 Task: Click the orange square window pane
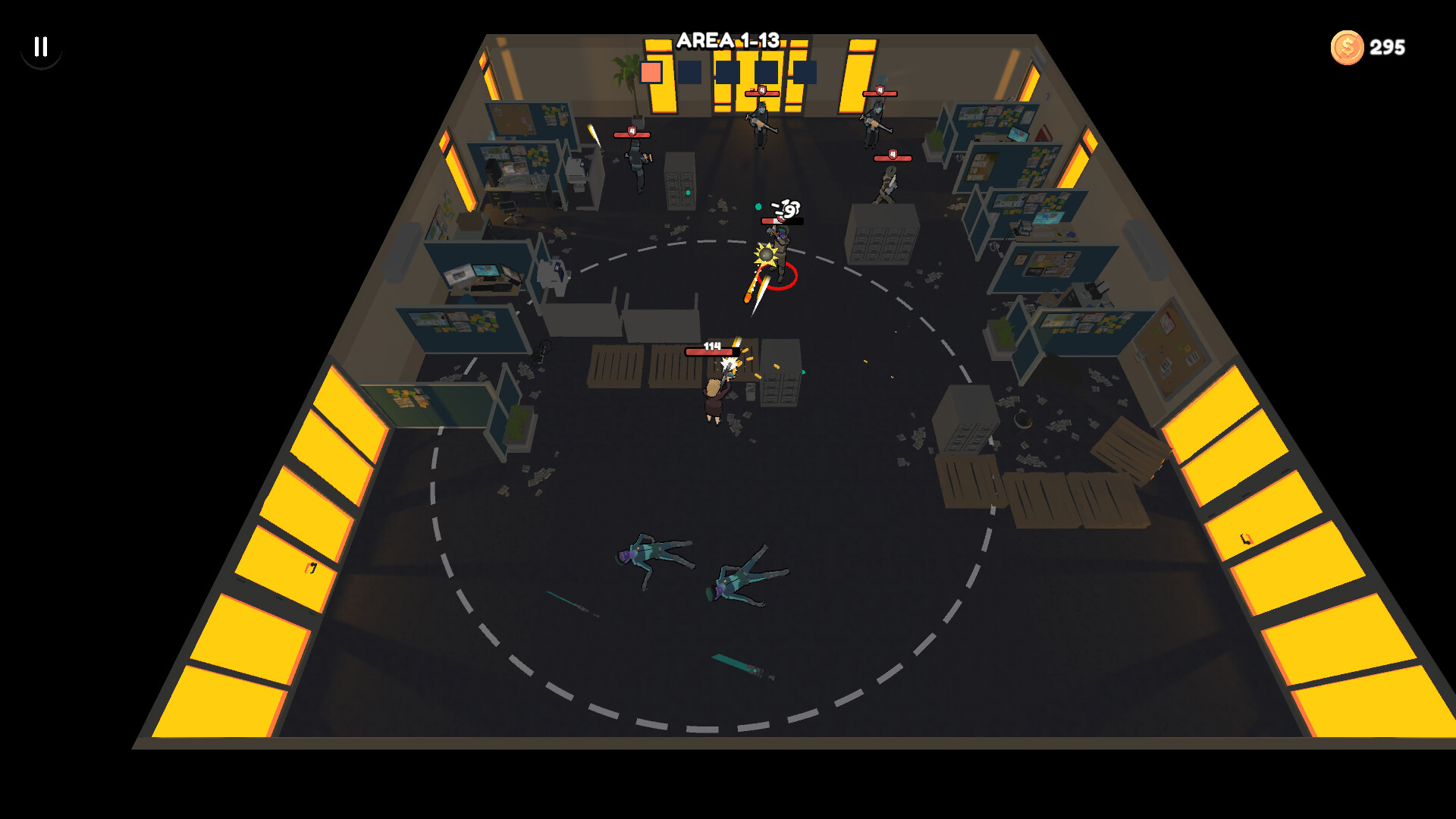(652, 71)
